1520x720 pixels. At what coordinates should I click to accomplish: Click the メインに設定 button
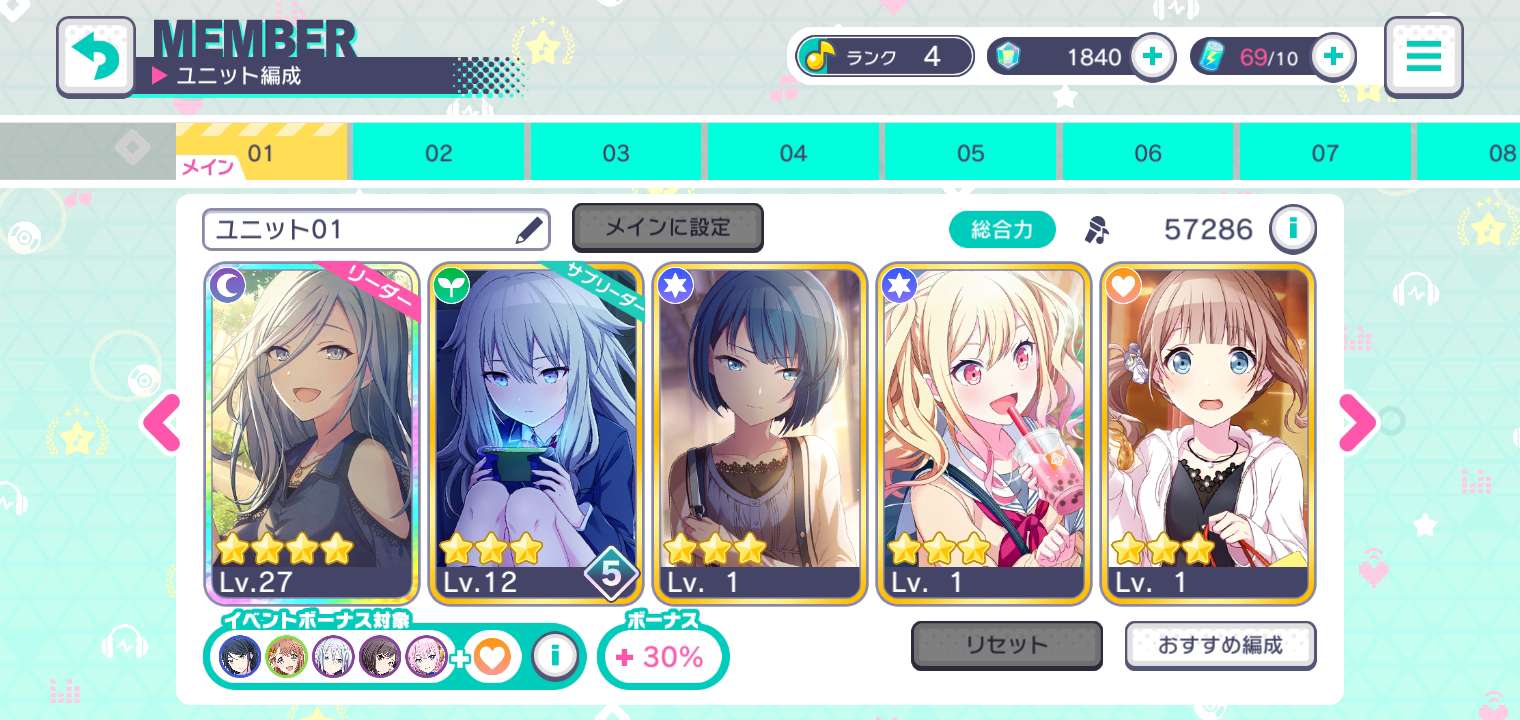pyautogui.click(x=667, y=228)
